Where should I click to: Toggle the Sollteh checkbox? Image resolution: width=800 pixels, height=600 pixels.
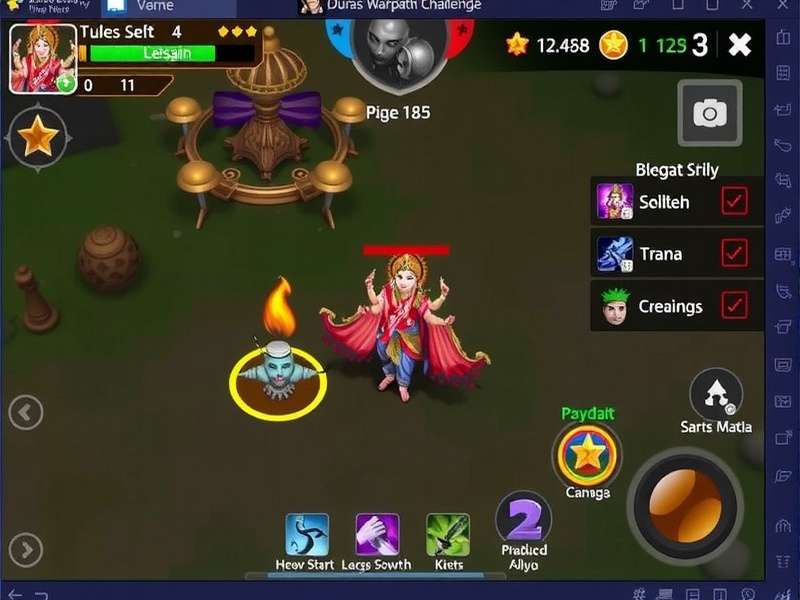point(734,201)
